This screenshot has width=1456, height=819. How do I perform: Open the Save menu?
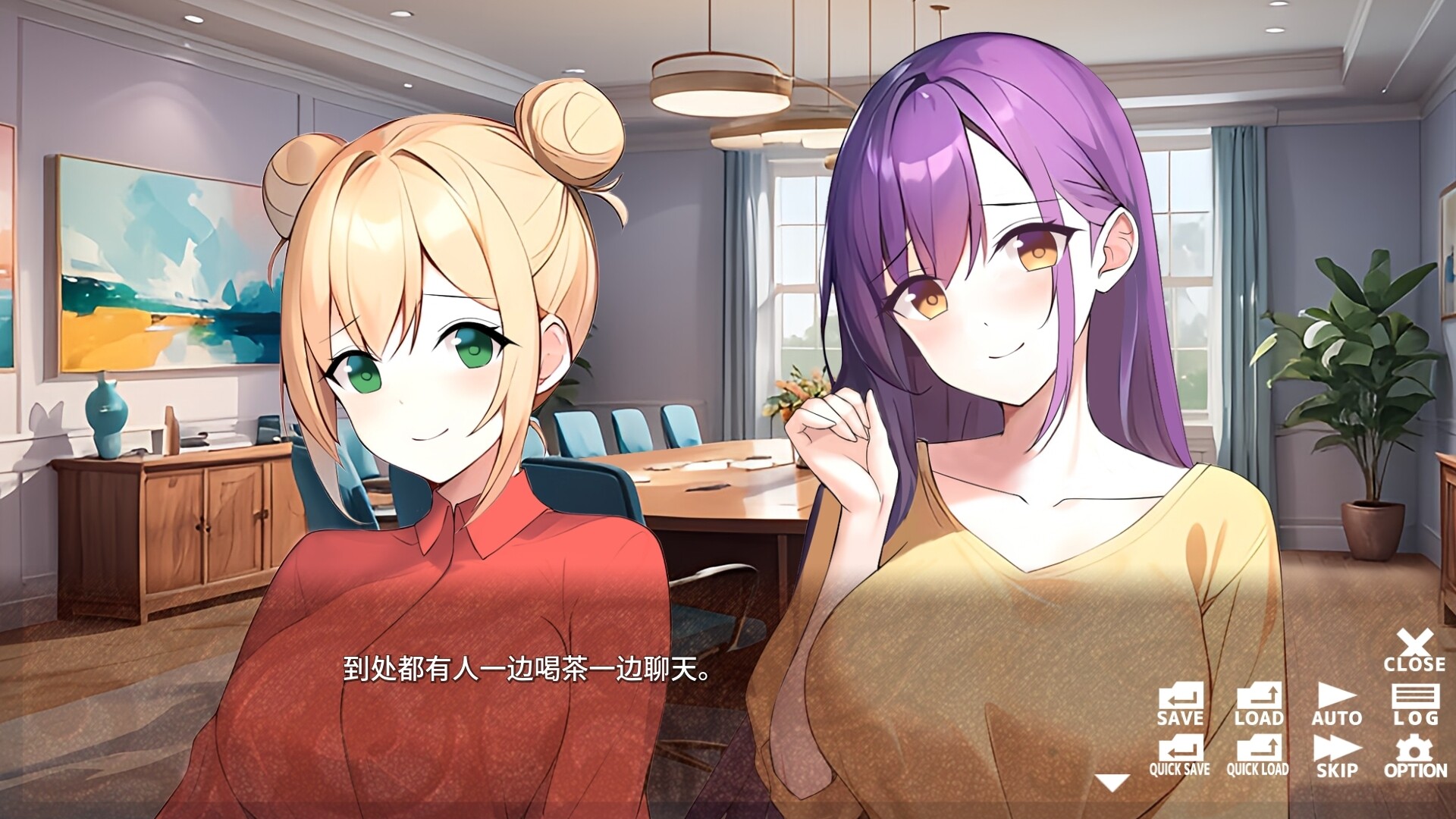[1180, 705]
